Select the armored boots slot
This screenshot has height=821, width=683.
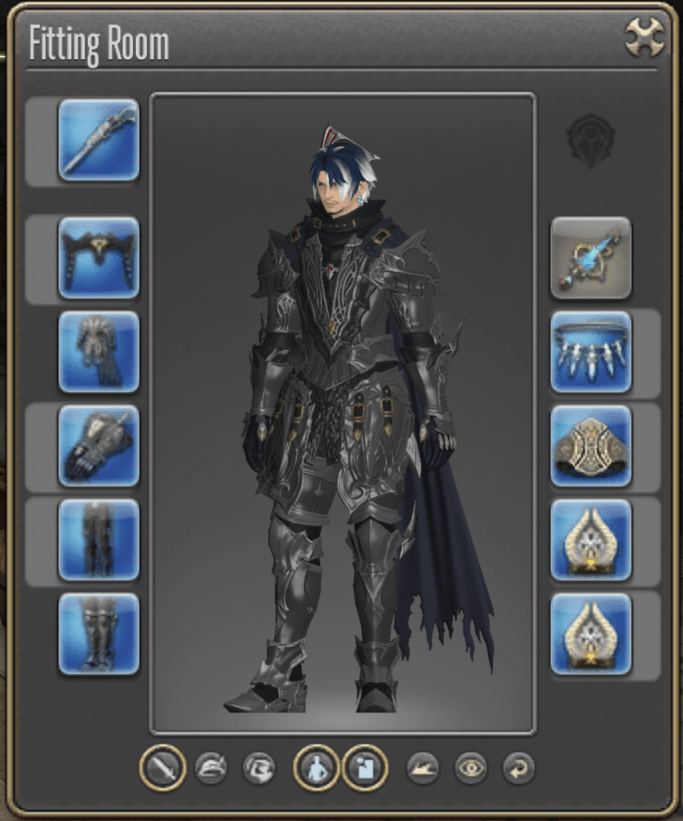pos(98,633)
